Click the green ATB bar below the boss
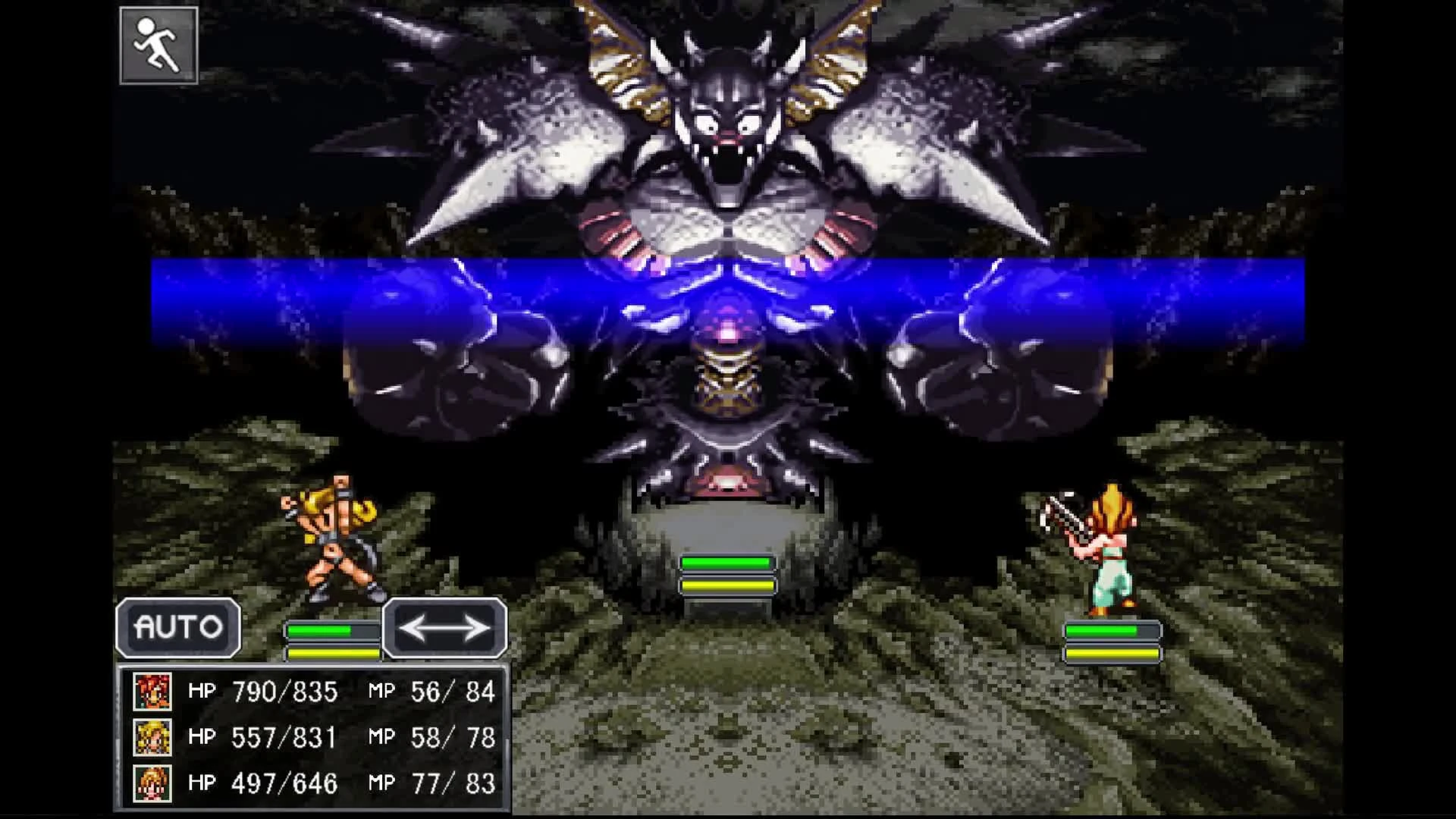The height and width of the screenshot is (819, 1456). [730, 562]
